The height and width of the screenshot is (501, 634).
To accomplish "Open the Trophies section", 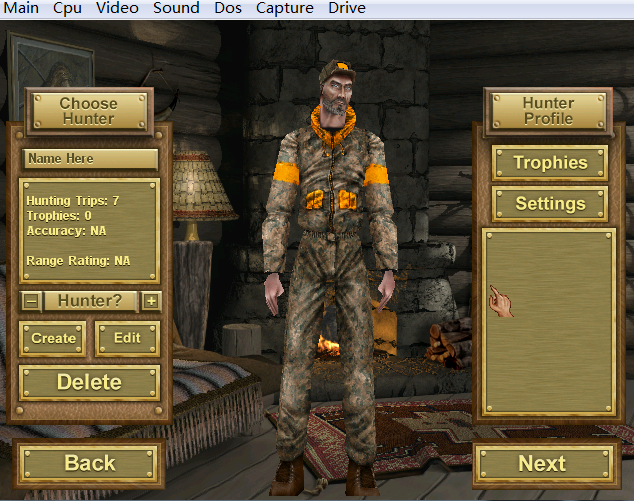I will pyautogui.click(x=549, y=163).
